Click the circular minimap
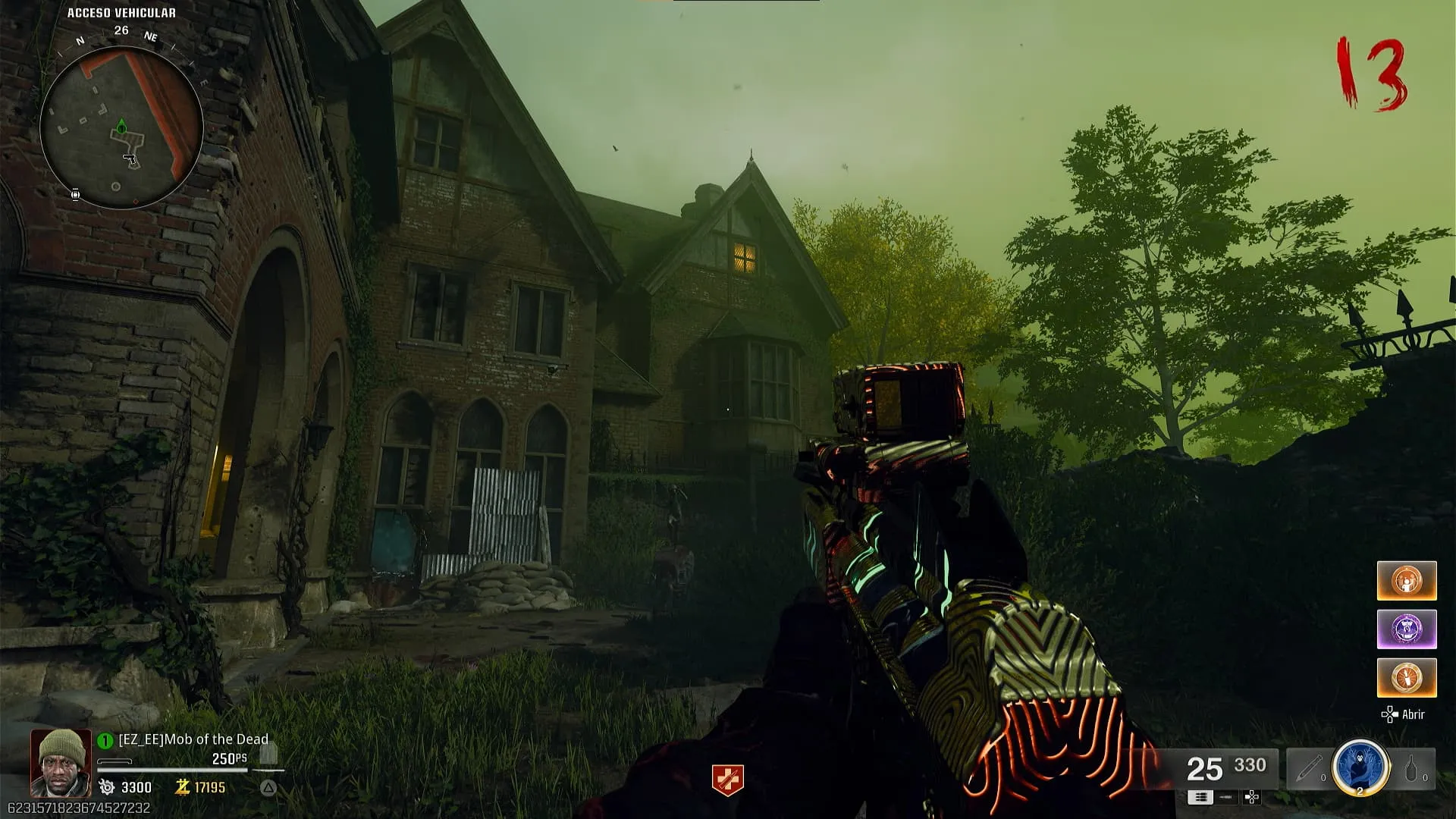This screenshot has height=819, width=1456. point(121,127)
